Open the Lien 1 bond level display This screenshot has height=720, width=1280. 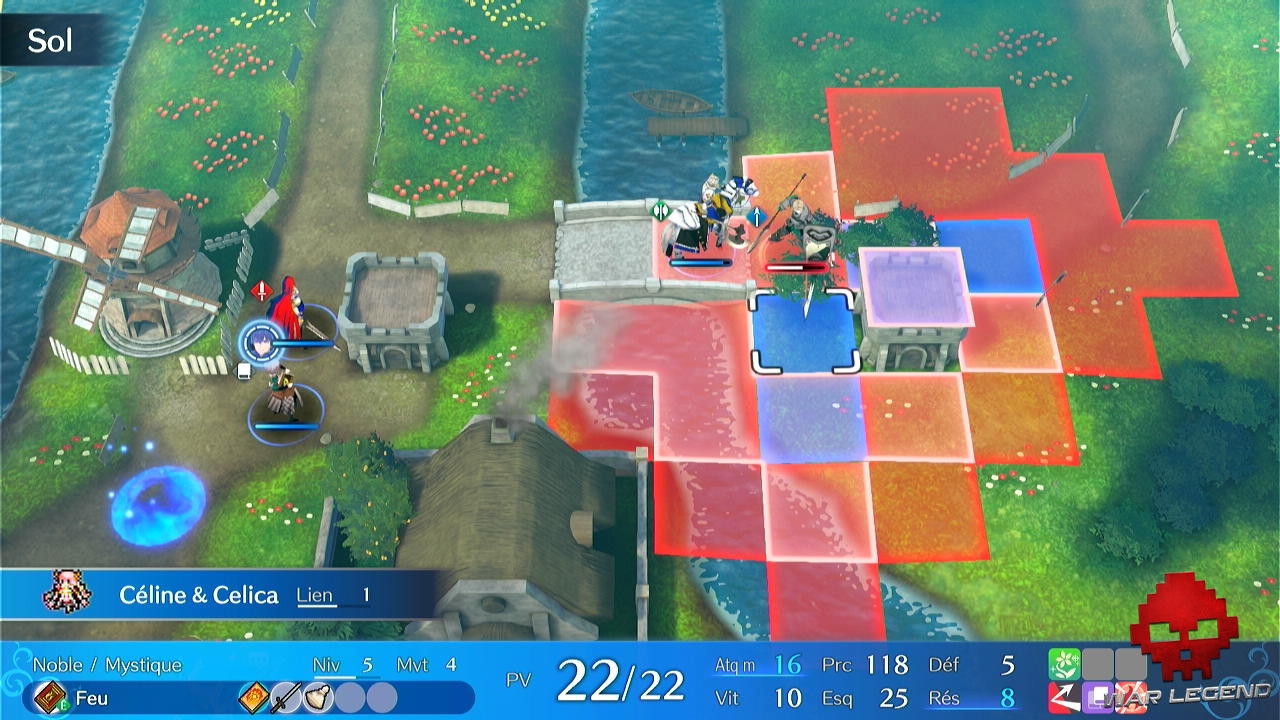(332, 594)
